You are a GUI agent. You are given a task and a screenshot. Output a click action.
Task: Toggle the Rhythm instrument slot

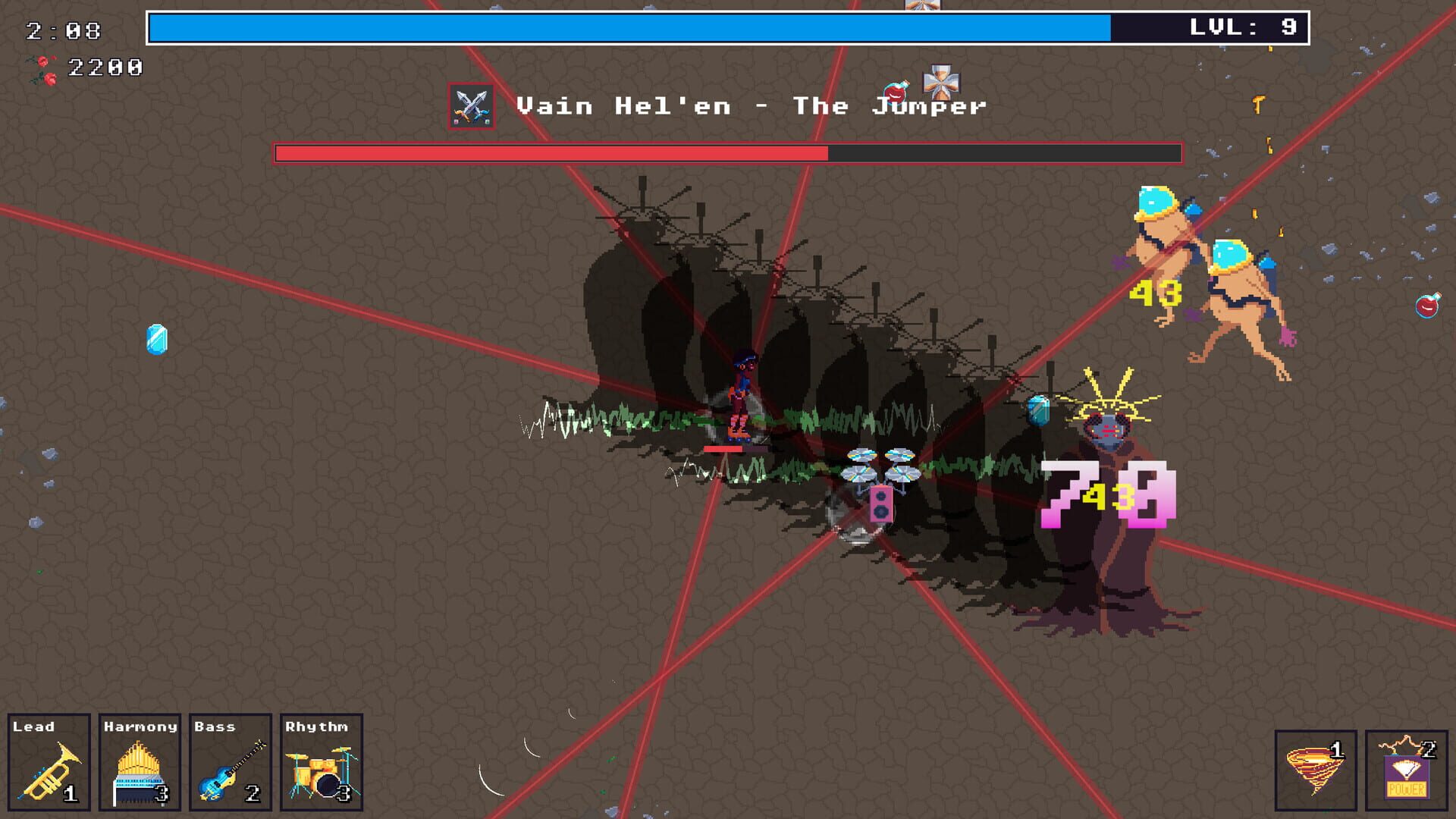(x=318, y=762)
